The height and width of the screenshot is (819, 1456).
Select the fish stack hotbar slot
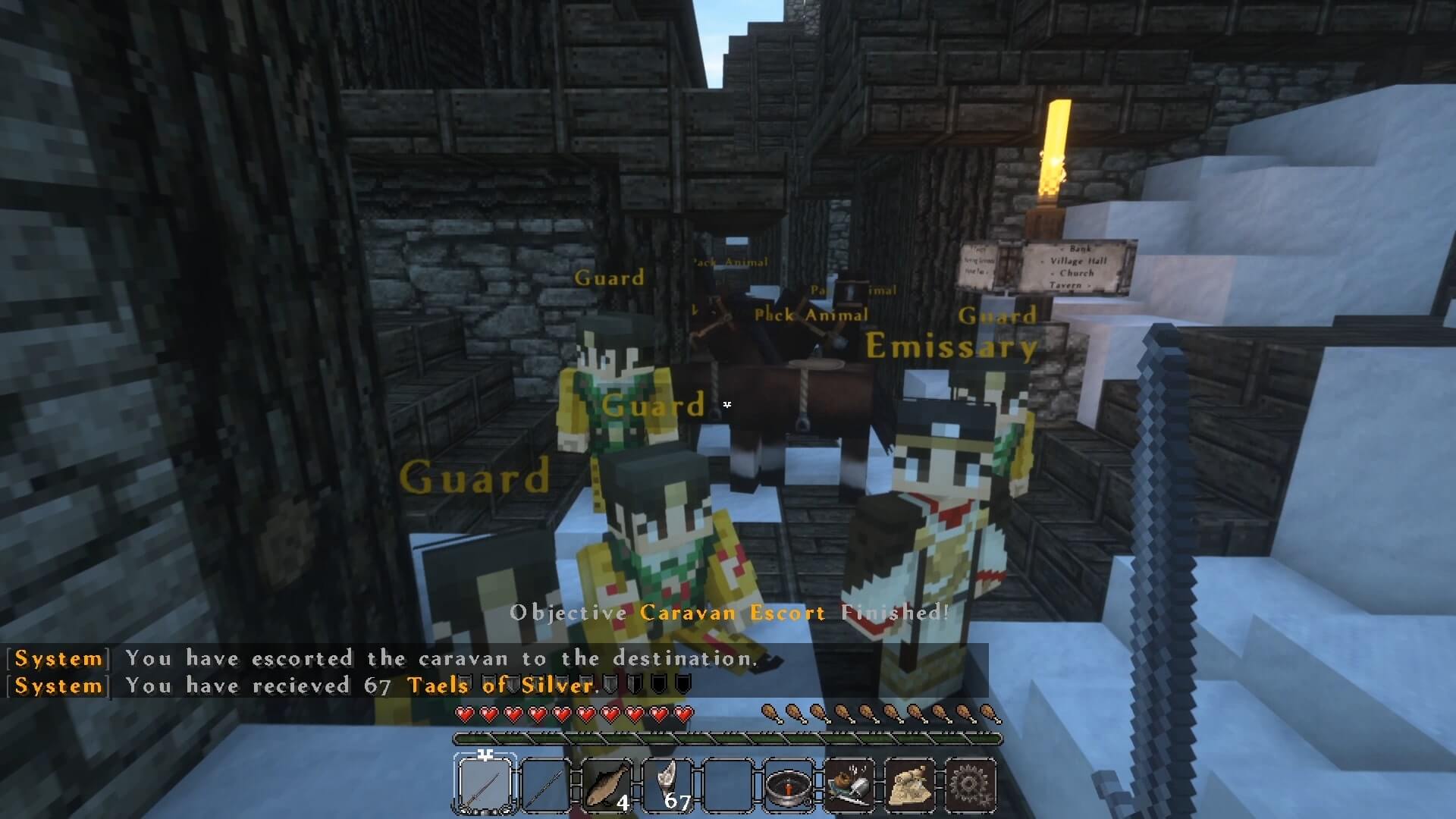pos(607,784)
